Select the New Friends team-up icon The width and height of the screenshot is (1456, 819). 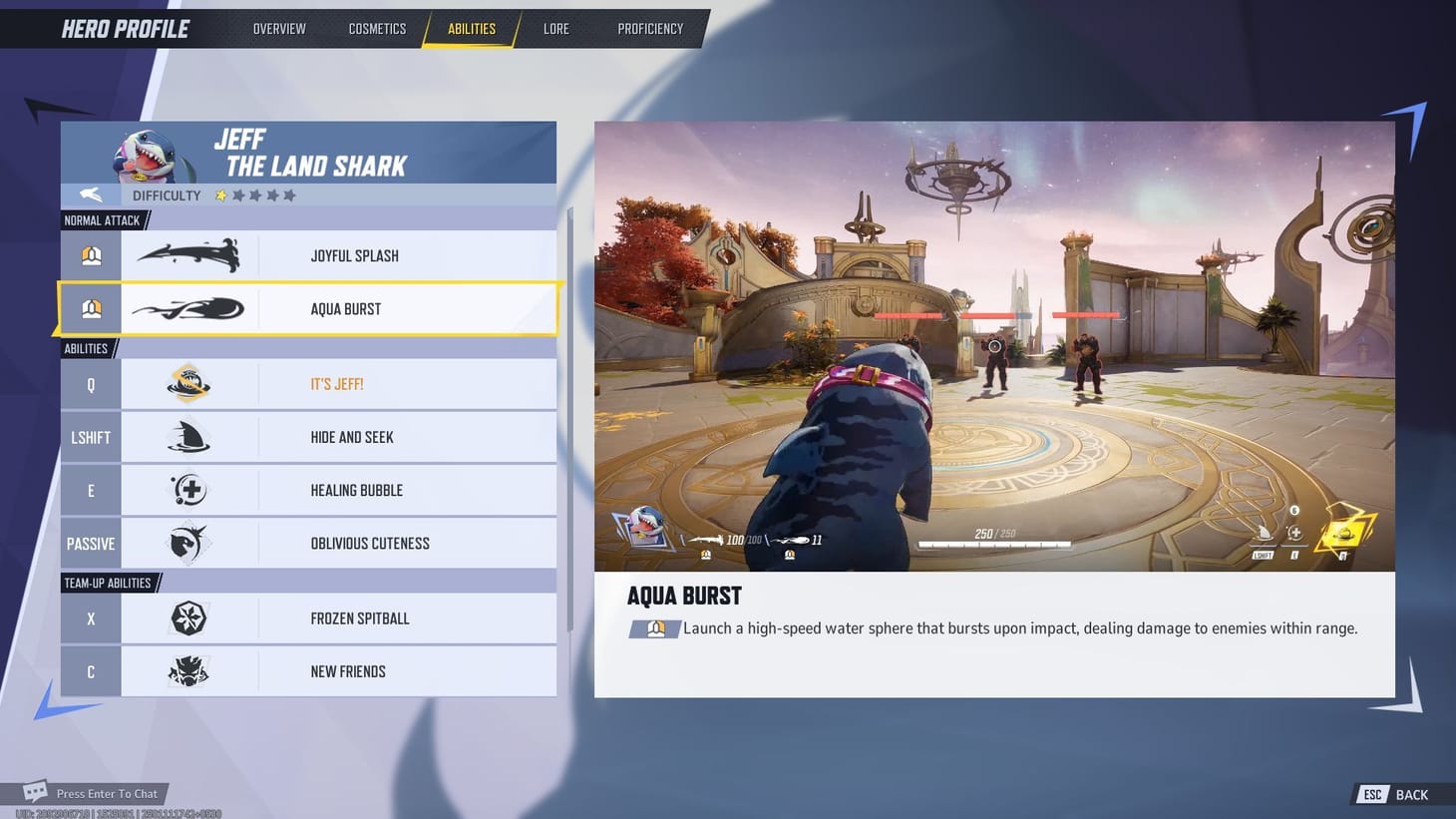[189, 670]
